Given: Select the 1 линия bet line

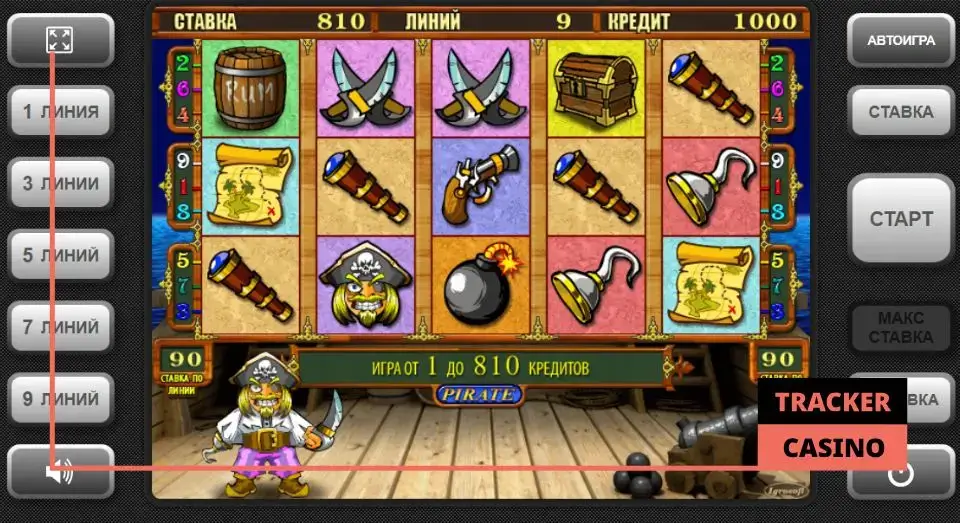Looking at the screenshot, I should [61, 112].
